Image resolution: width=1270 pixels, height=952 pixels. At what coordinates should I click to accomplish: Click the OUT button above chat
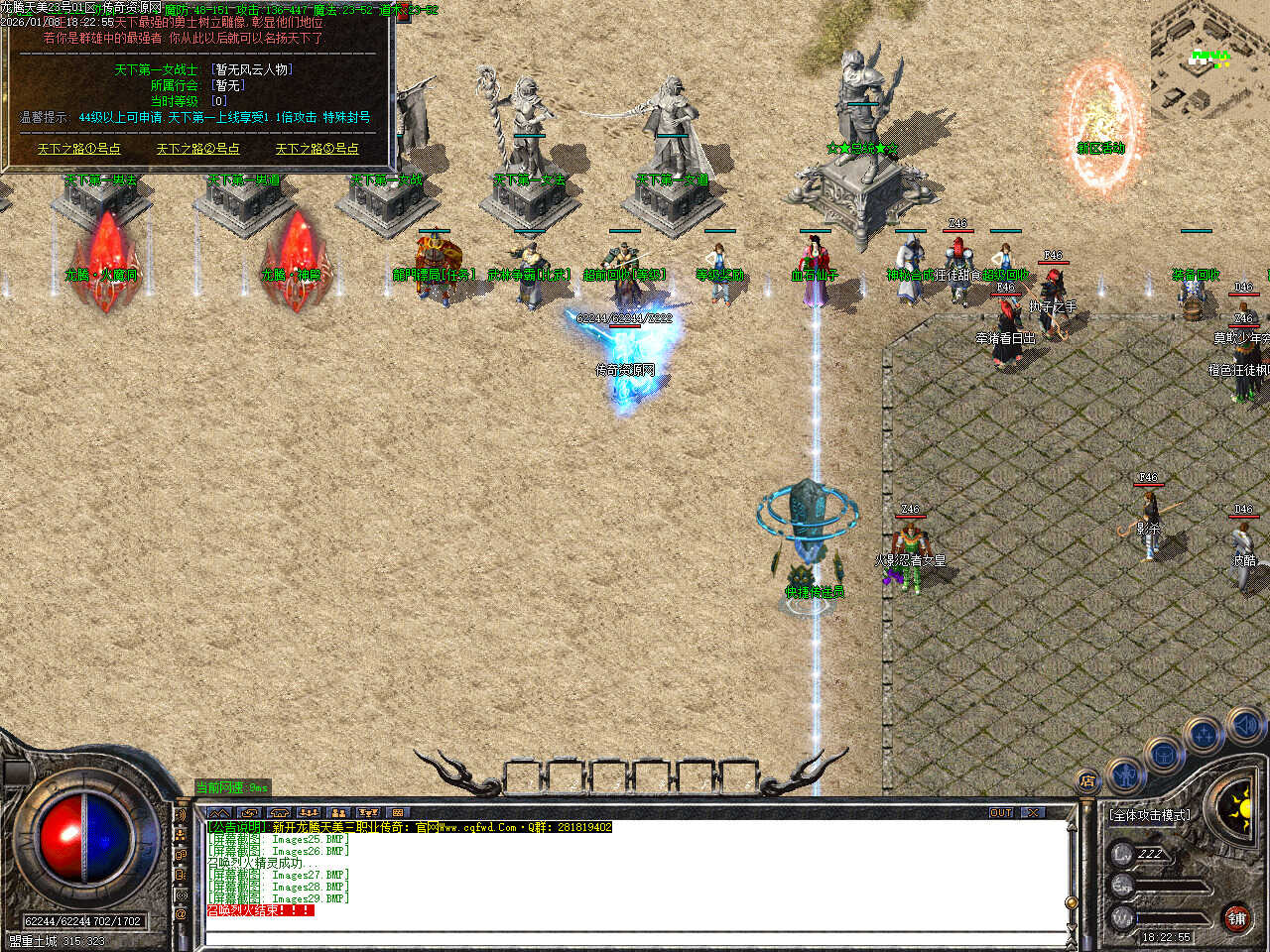(1001, 812)
